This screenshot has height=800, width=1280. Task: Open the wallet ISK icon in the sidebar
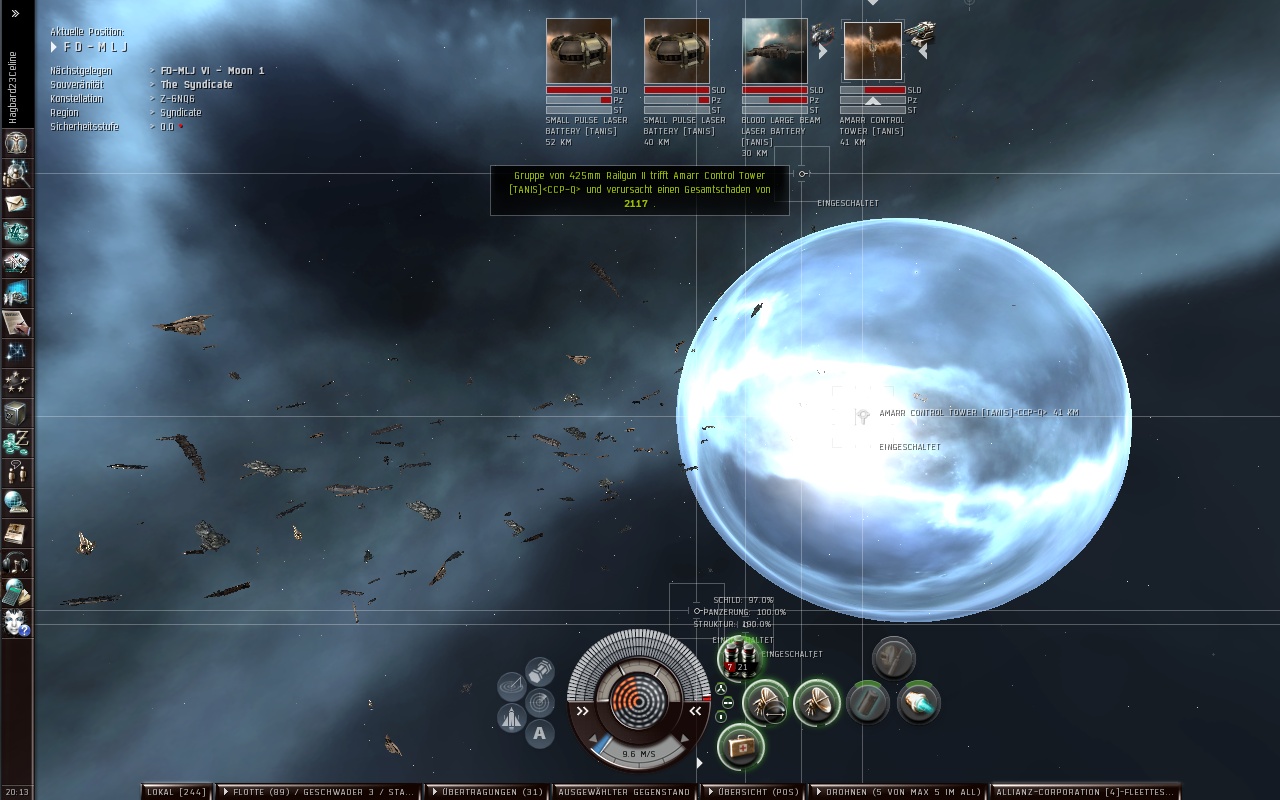(16, 443)
